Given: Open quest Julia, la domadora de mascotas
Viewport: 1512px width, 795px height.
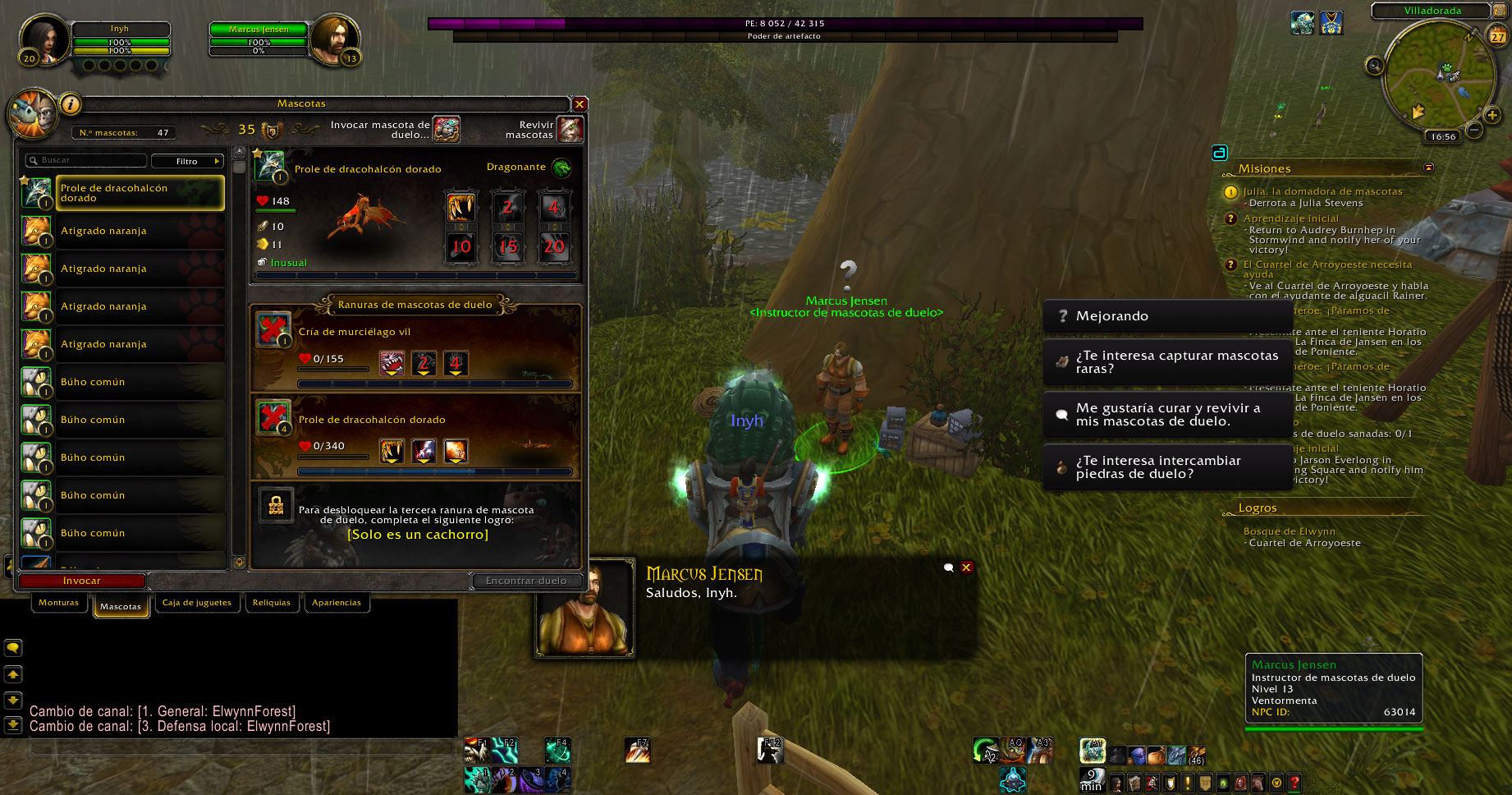Looking at the screenshot, I should click(1322, 191).
